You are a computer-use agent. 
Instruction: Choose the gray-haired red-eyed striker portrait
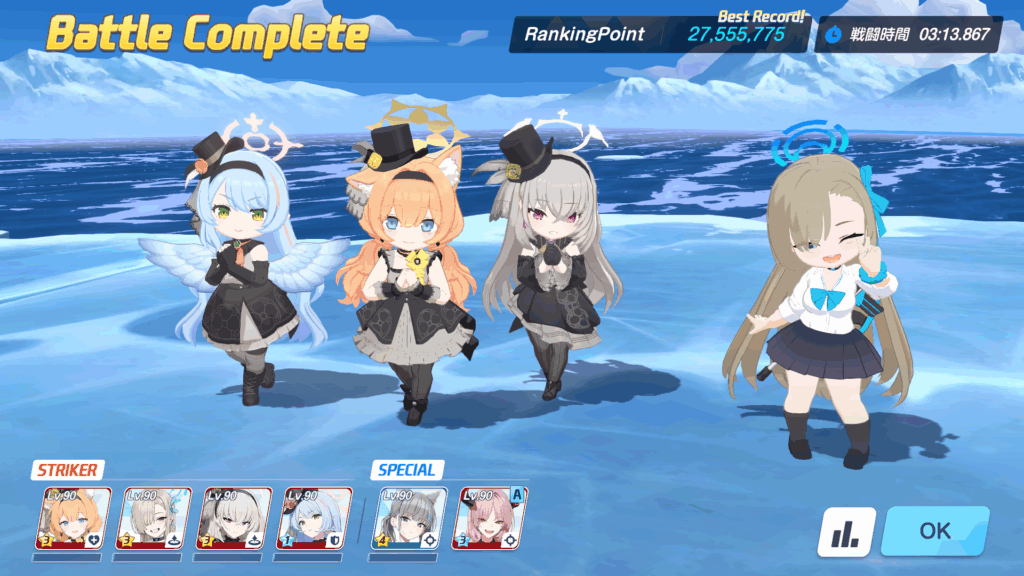click(233, 516)
